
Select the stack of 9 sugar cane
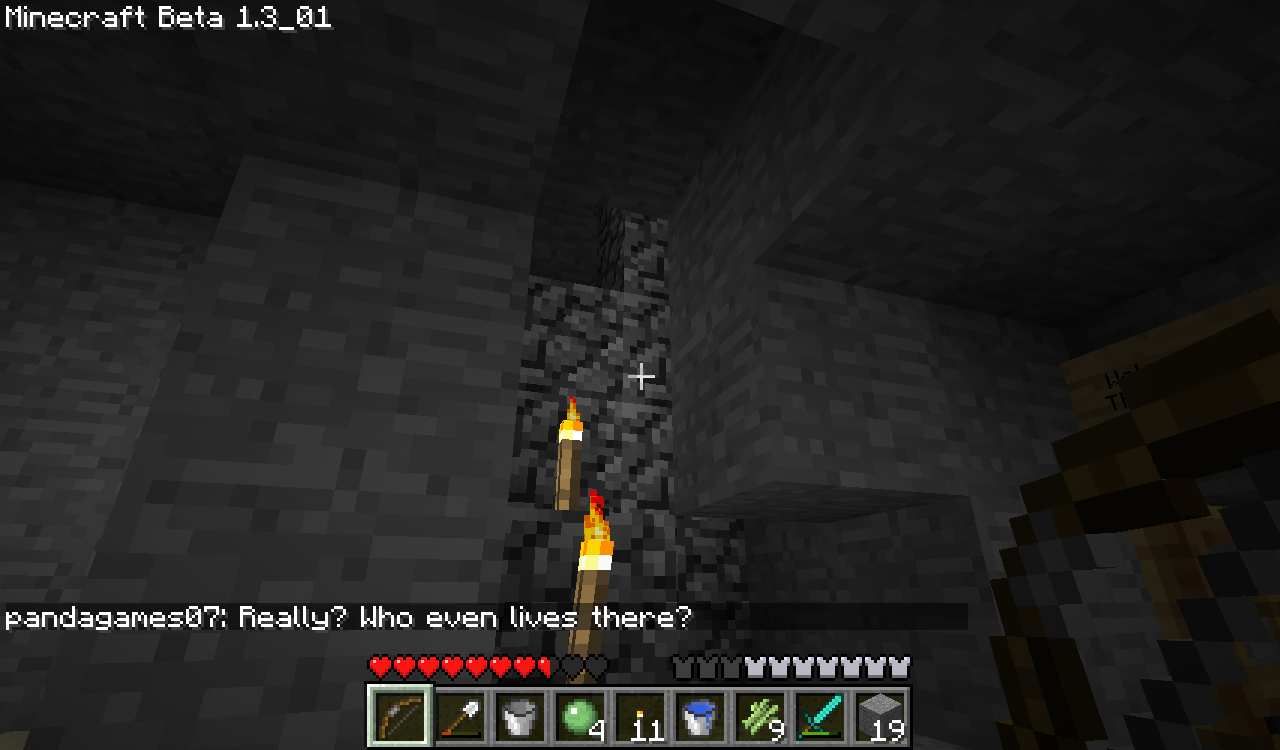coord(762,715)
